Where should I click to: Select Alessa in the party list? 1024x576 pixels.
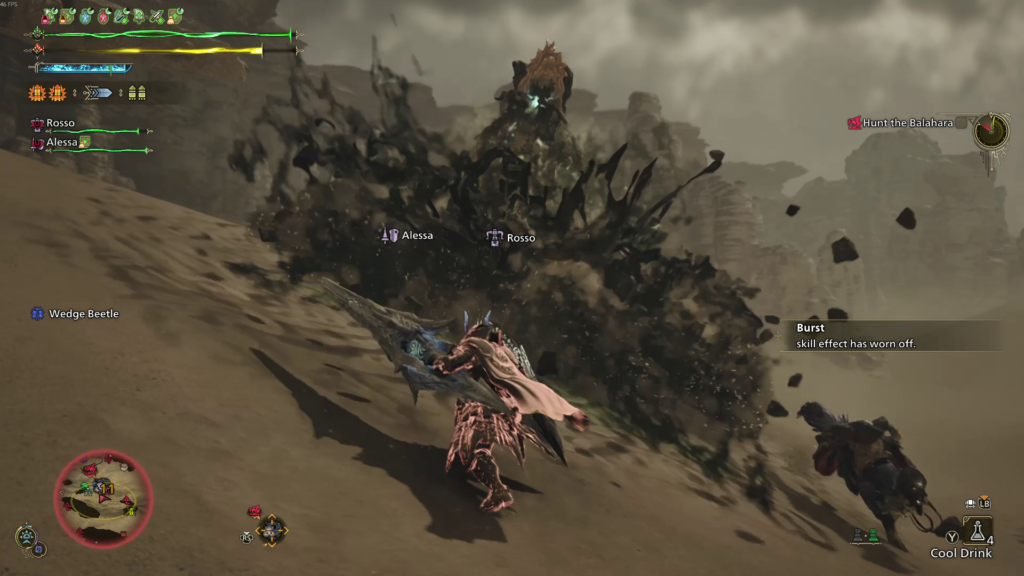pos(62,143)
